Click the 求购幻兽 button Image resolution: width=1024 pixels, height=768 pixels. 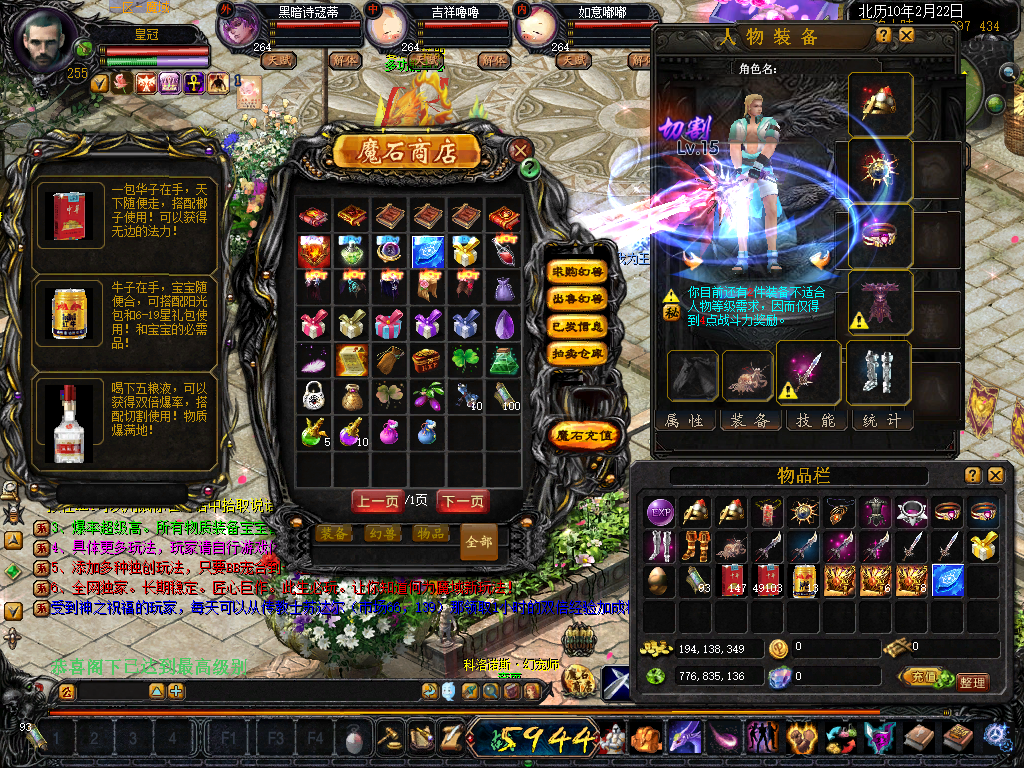click(x=578, y=272)
